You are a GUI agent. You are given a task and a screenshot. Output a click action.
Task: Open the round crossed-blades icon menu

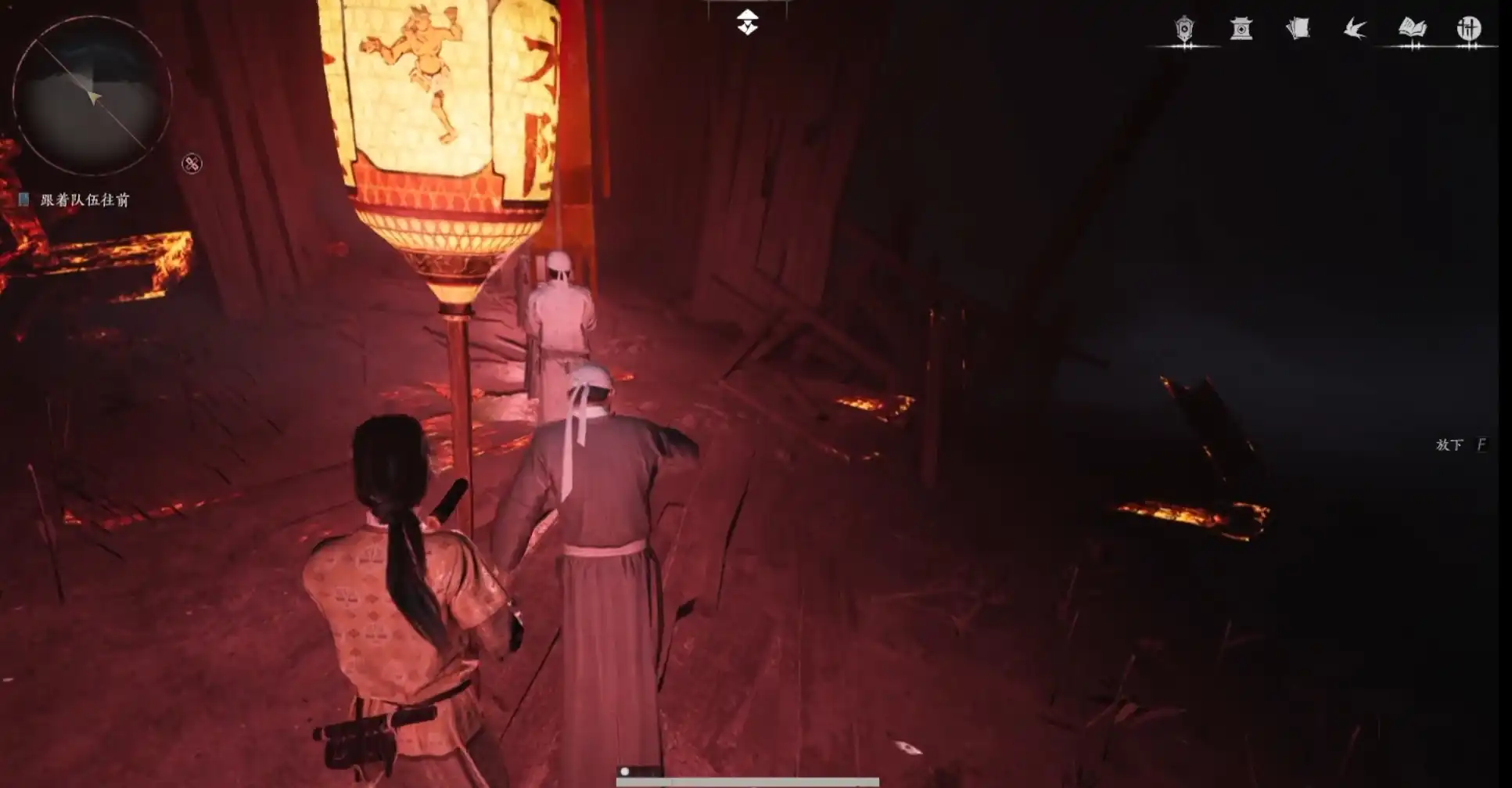(1469, 30)
